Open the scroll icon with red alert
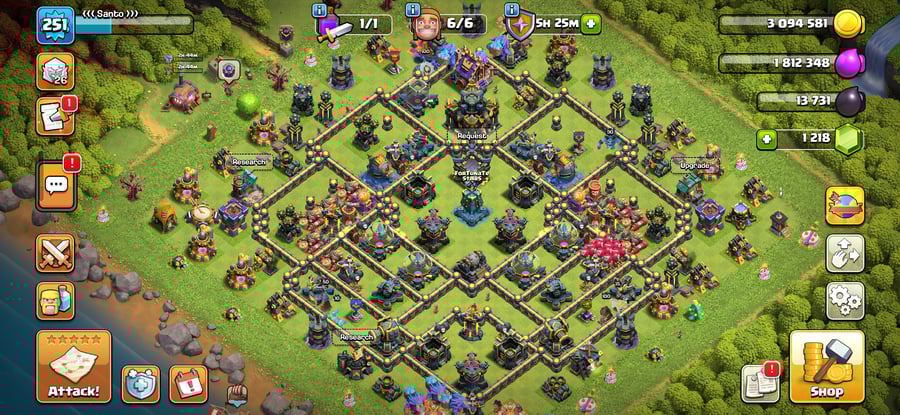900x415 pixels. (x=55, y=116)
